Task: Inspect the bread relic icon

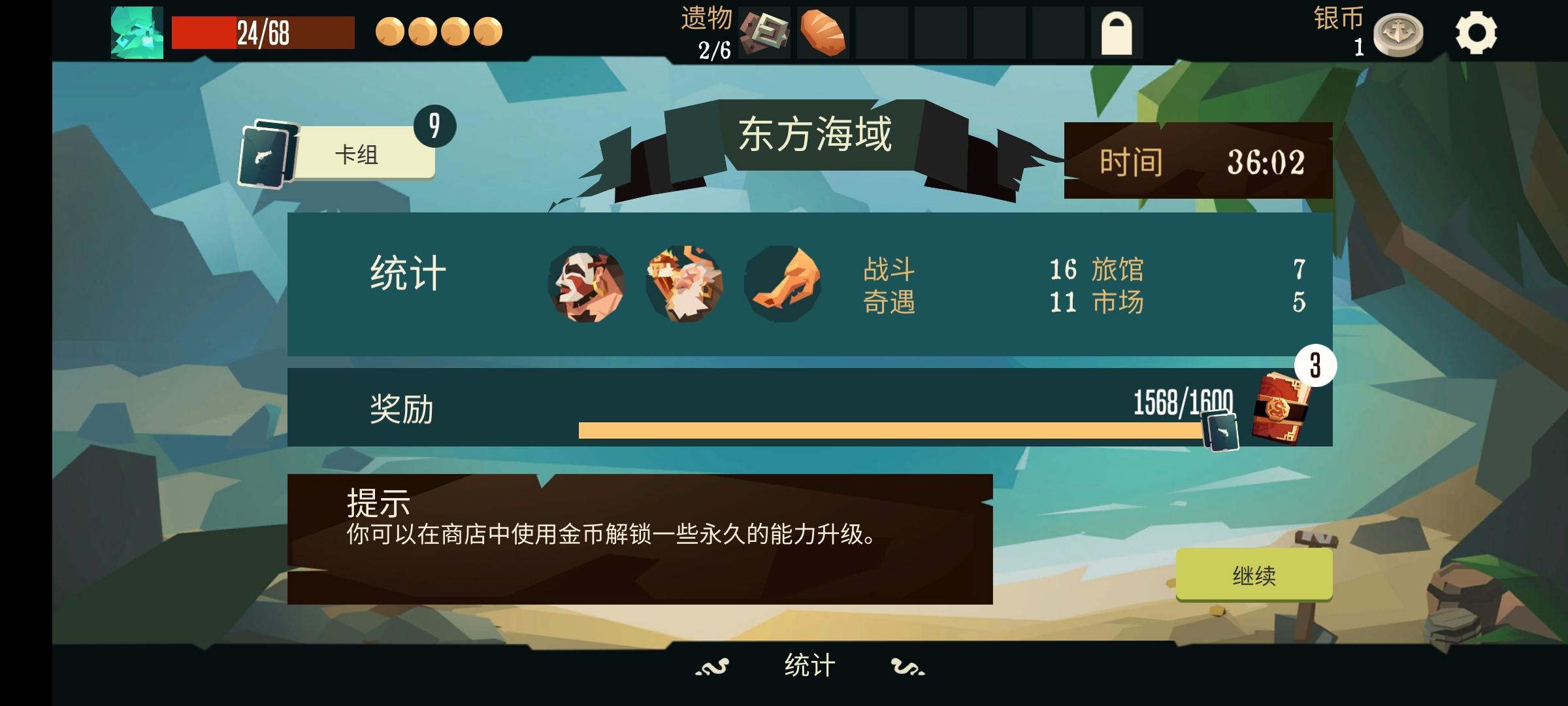Action: pyautogui.click(x=823, y=36)
